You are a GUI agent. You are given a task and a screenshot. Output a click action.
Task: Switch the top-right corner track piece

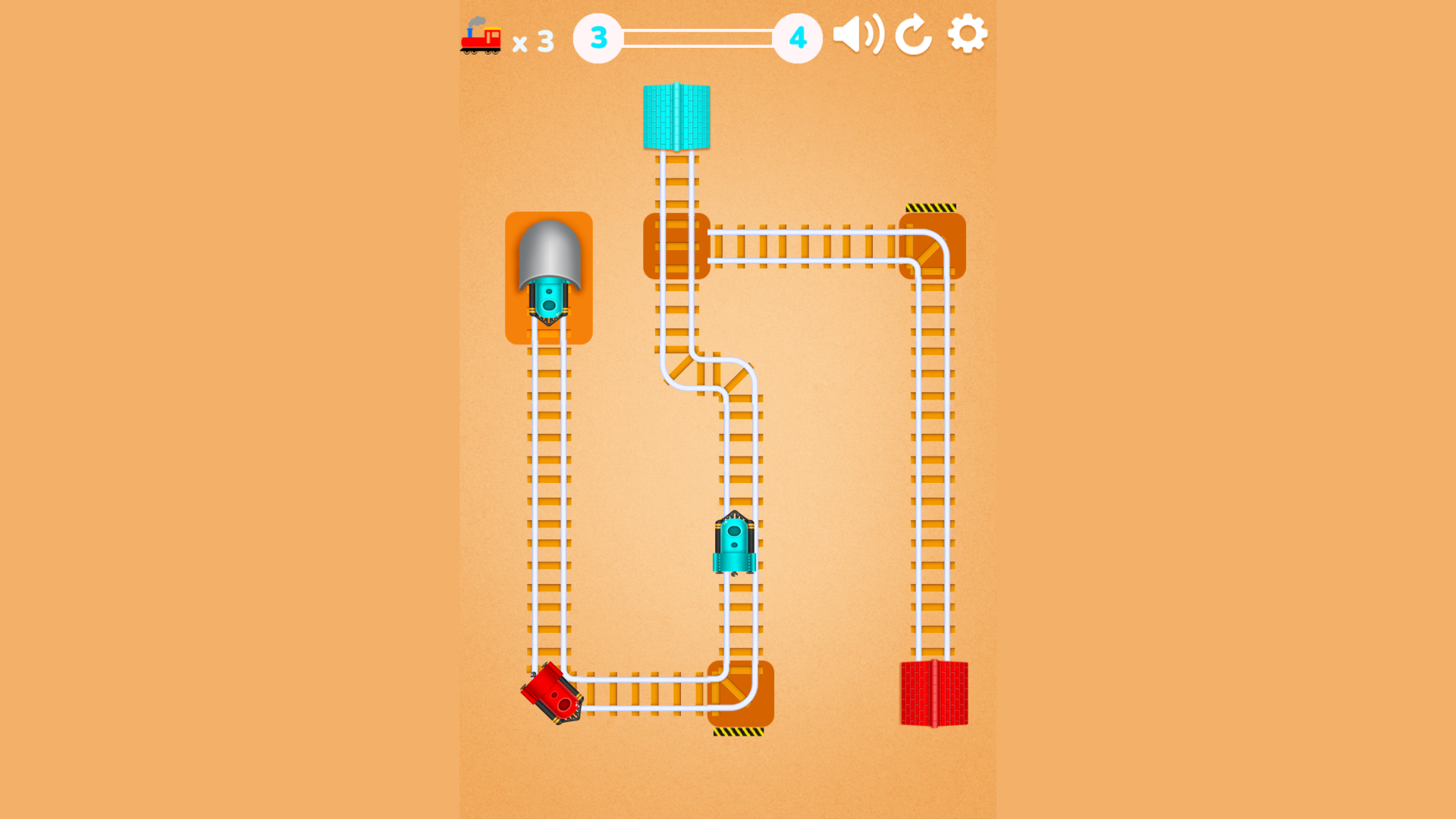(x=933, y=246)
